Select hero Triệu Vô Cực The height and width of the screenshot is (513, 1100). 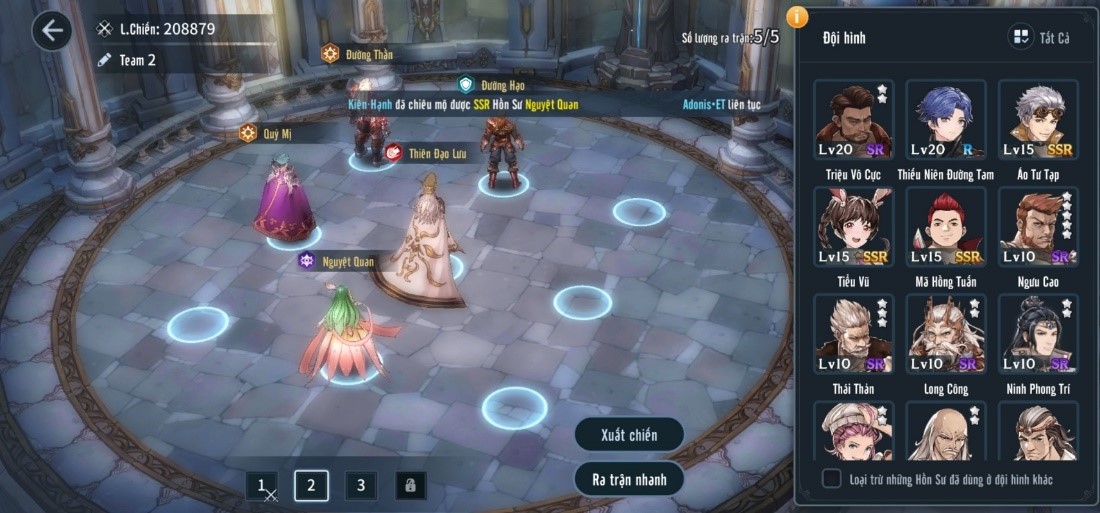click(x=852, y=120)
